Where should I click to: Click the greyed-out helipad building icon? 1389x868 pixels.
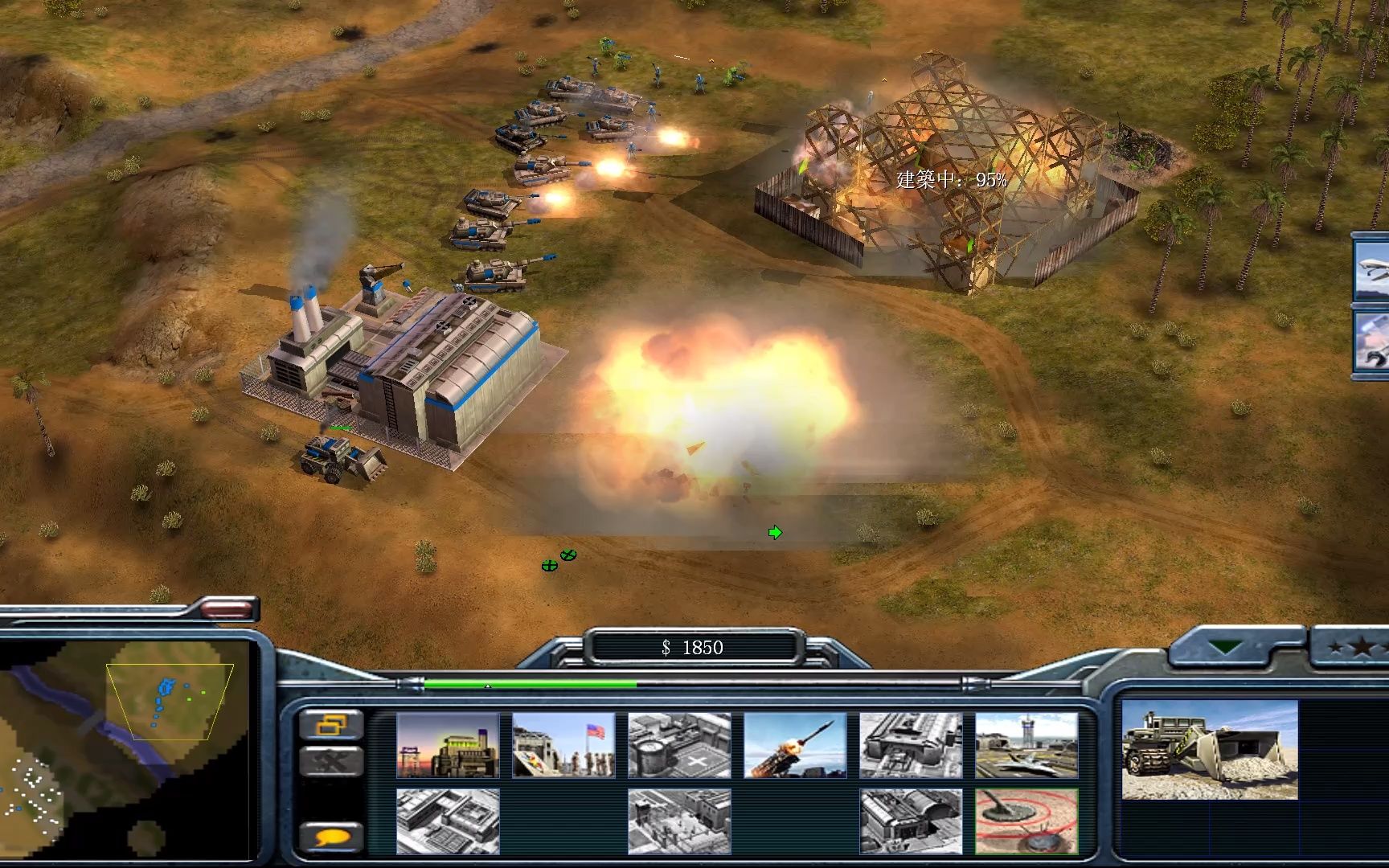(x=679, y=745)
